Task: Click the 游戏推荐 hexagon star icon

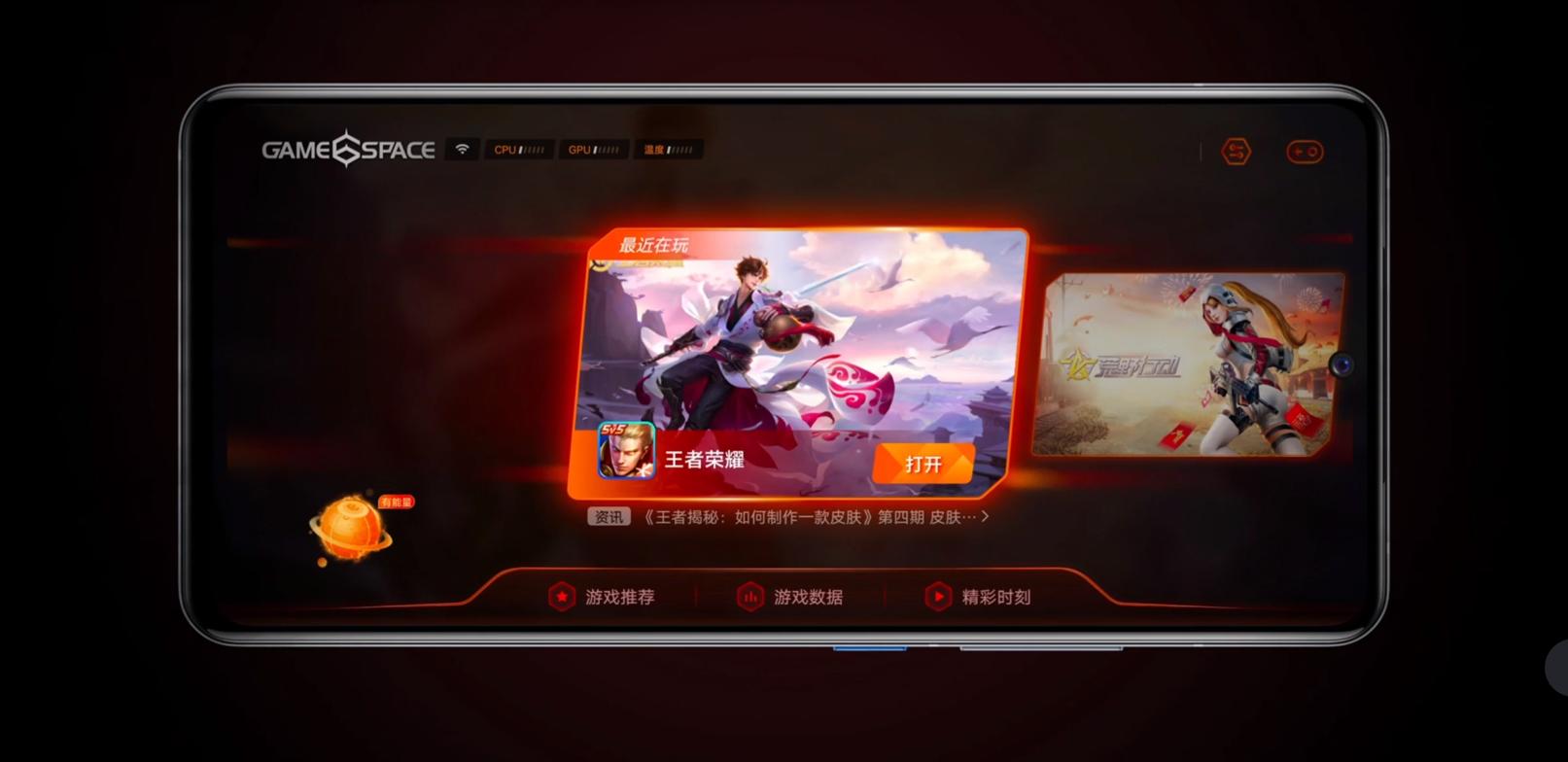Action: (x=562, y=597)
